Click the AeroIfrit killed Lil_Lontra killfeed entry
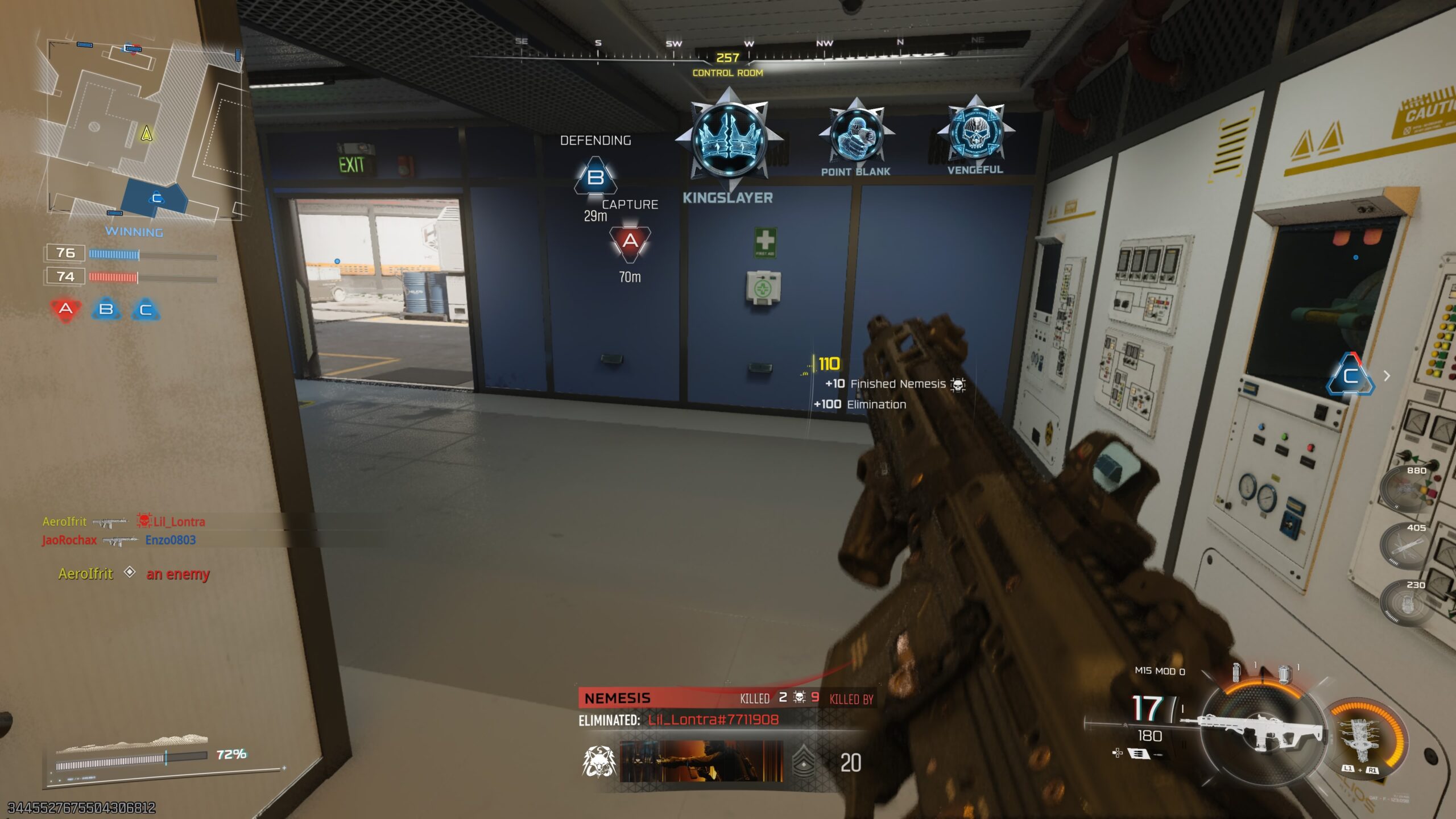This screenshot has width=1456, height=819. (124, 521)
